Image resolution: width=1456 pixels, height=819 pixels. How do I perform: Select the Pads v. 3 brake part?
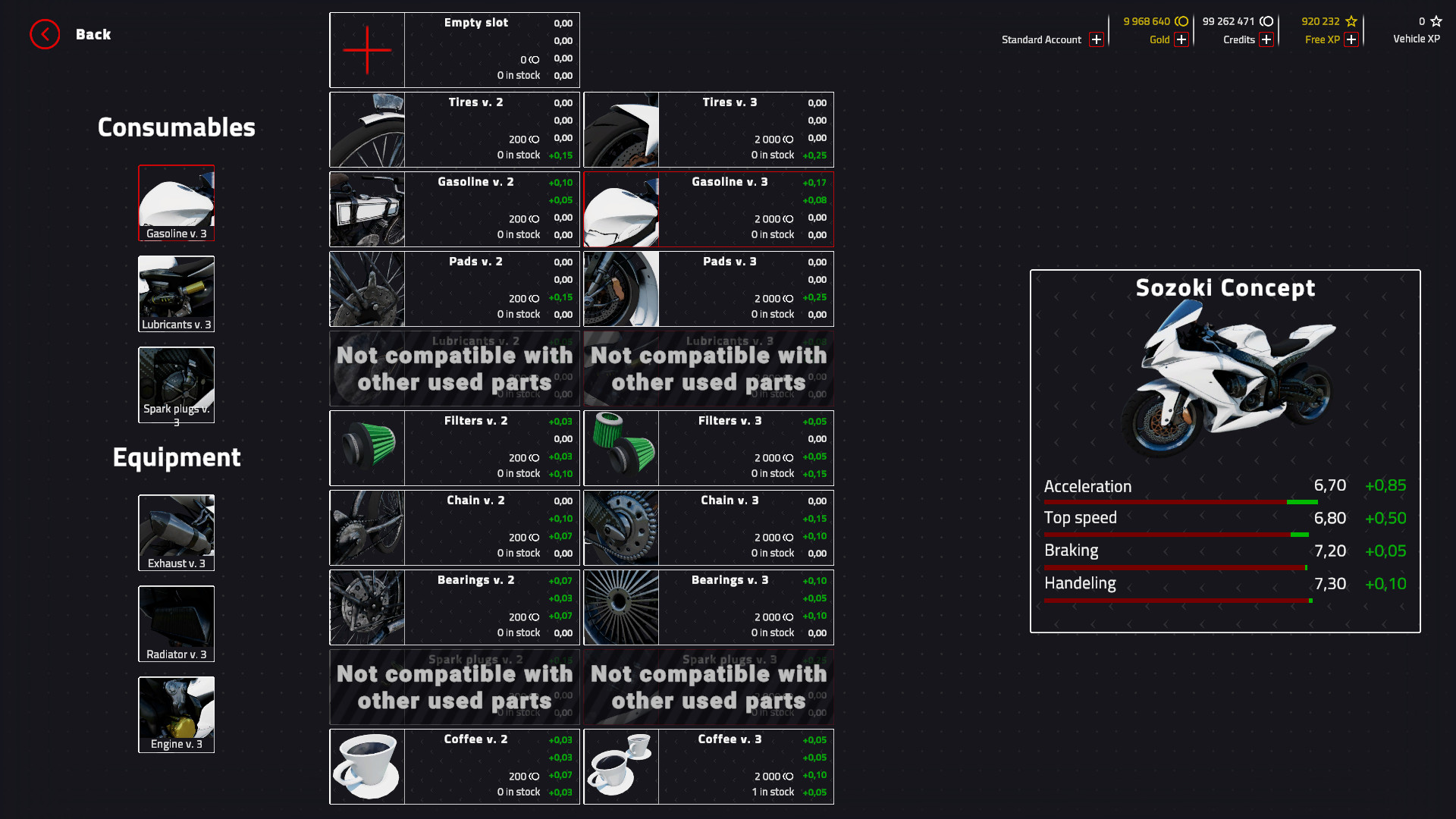(x=708, y=288)
